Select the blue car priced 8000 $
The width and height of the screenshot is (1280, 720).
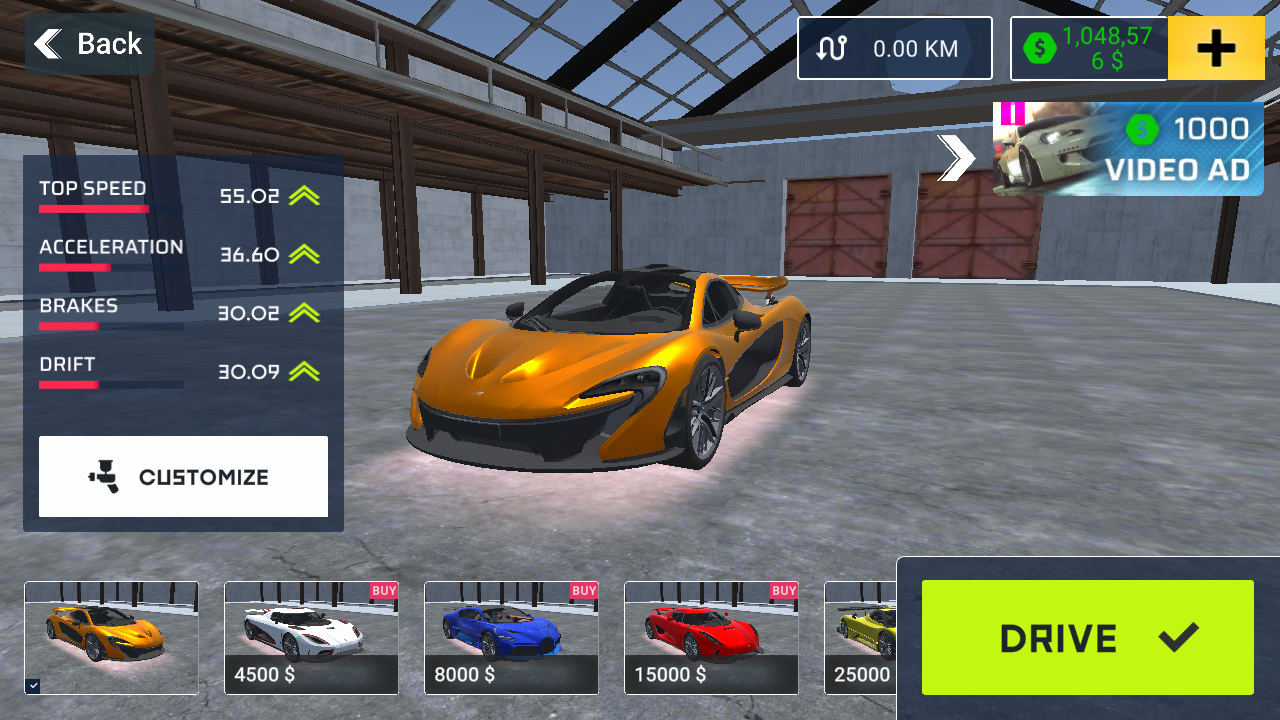511,637
